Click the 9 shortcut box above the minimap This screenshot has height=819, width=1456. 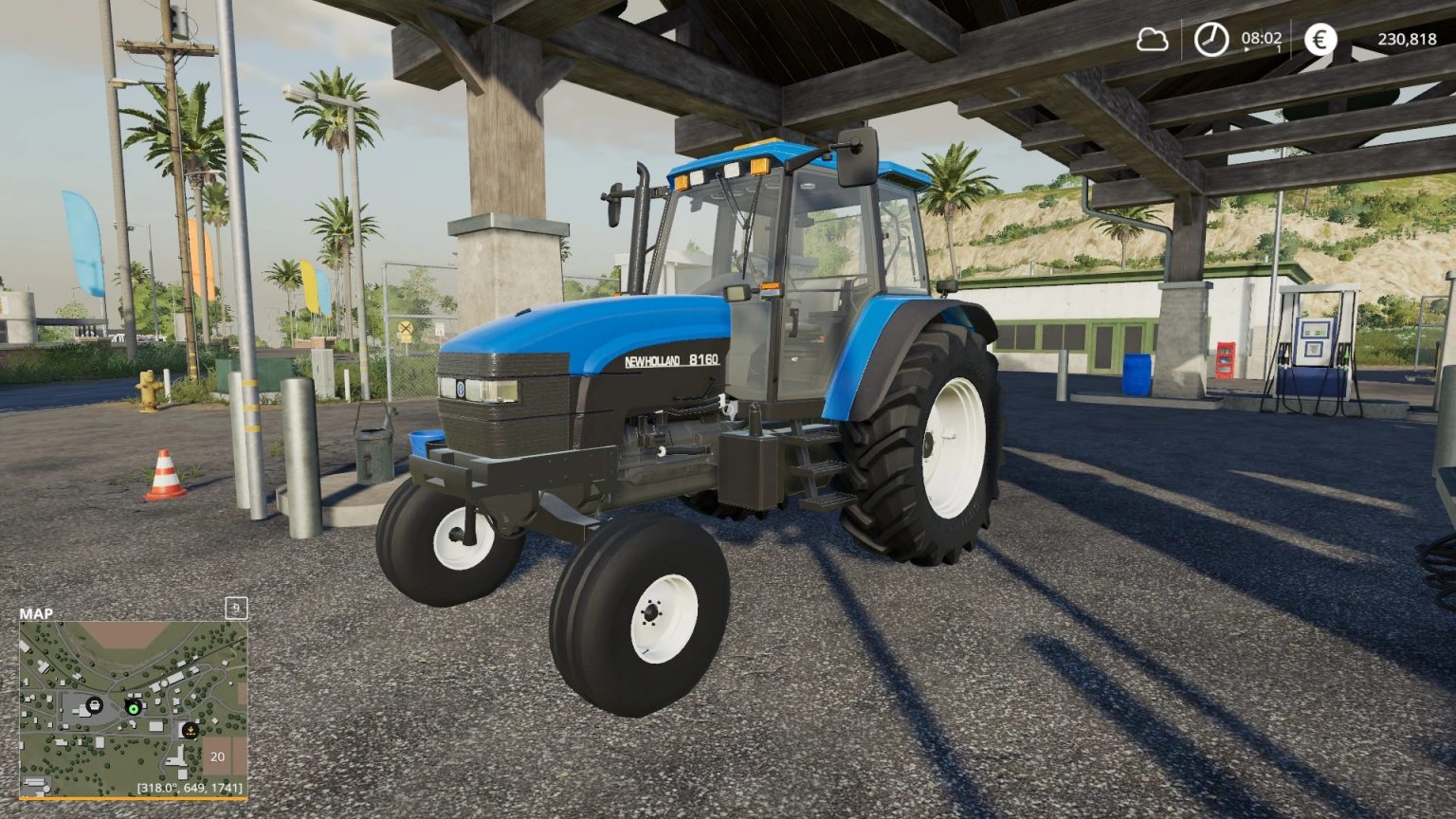236,608
